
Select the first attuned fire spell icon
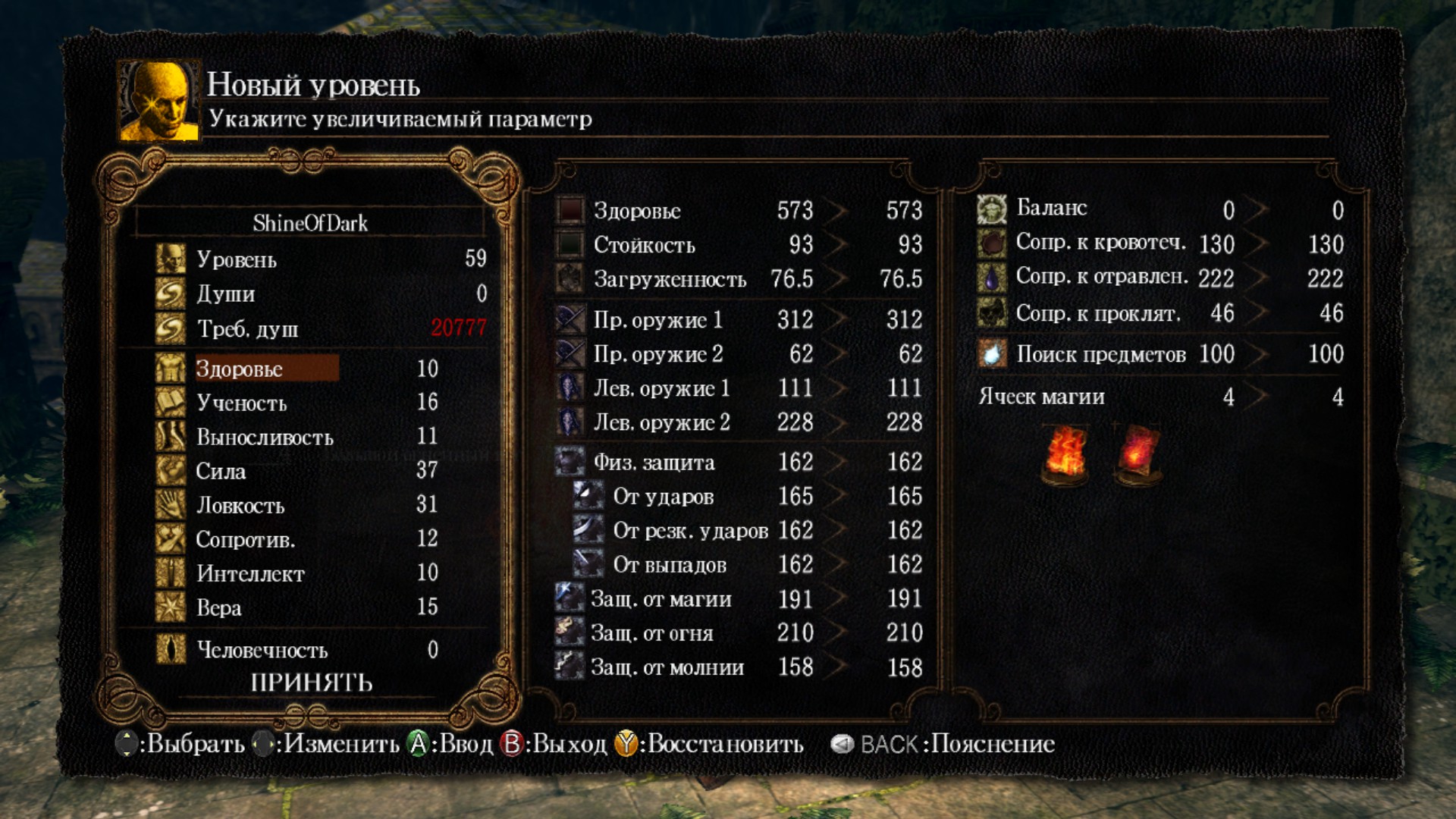(x=1066, y=453)
